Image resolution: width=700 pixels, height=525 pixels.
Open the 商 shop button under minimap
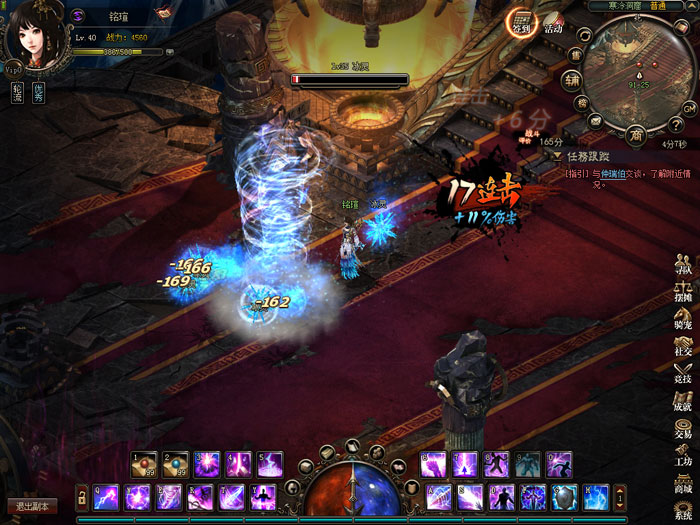[636, 135]
